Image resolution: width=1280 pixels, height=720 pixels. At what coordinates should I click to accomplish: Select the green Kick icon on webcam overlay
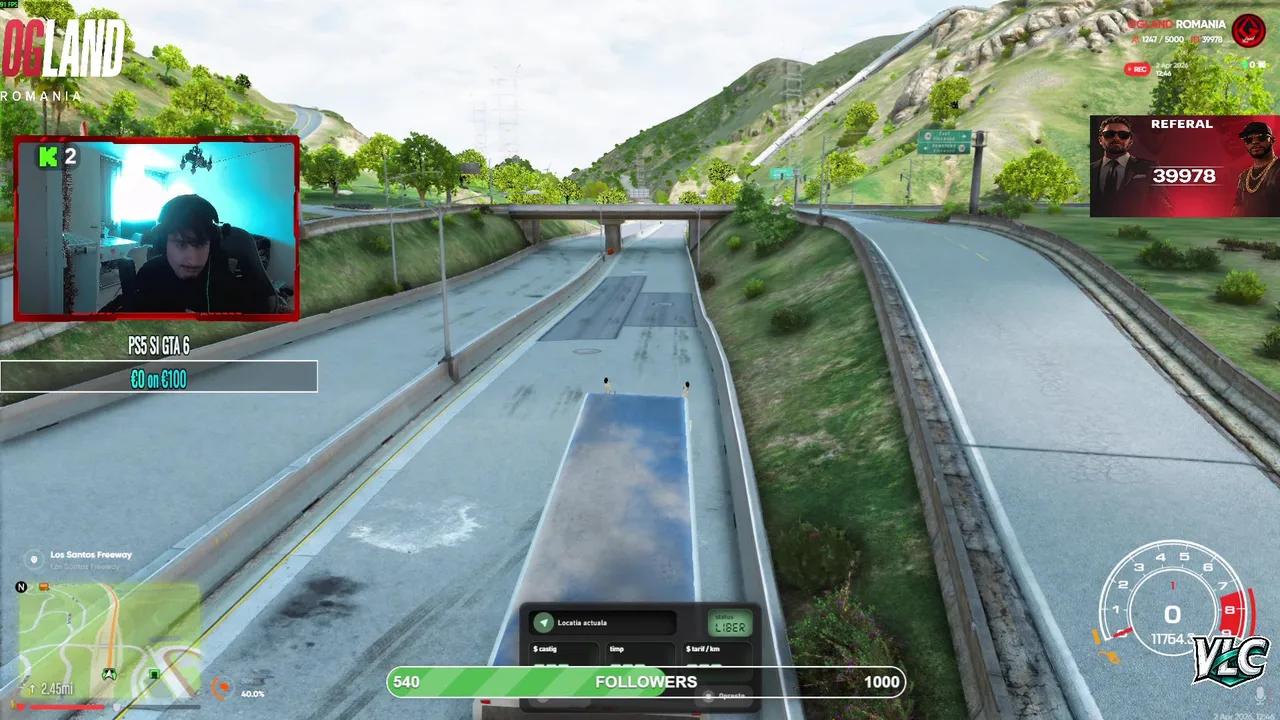click(46, 158)
